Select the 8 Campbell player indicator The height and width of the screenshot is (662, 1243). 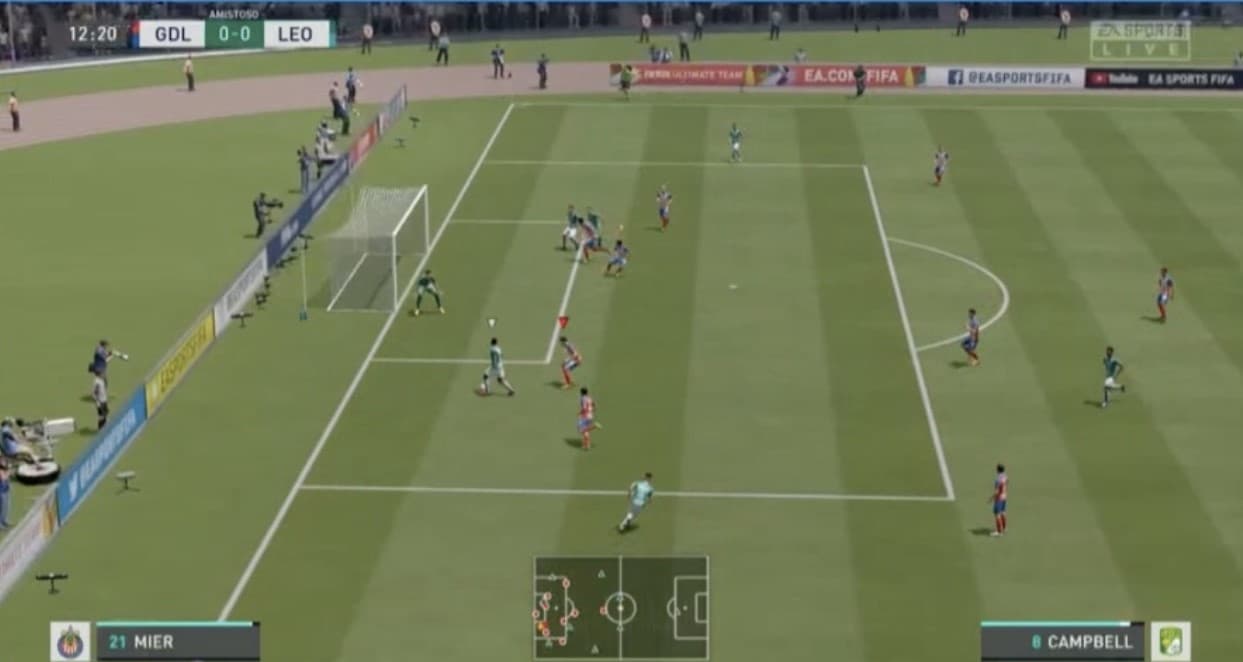point(1062,642)
